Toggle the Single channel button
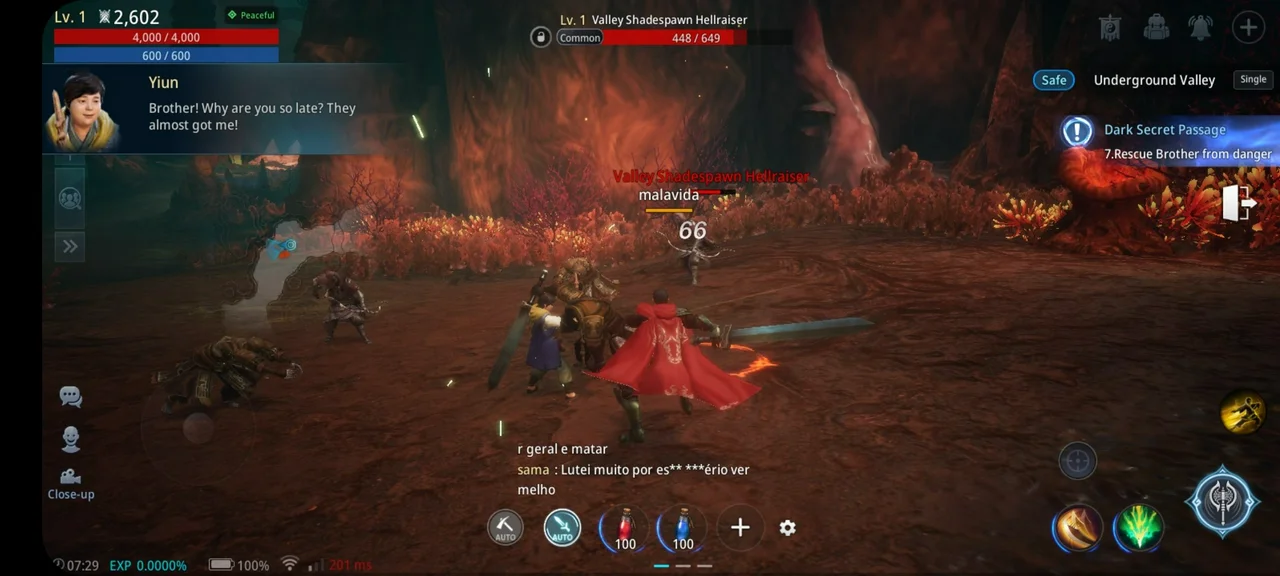1280x576 pixels. [1253, 80]
